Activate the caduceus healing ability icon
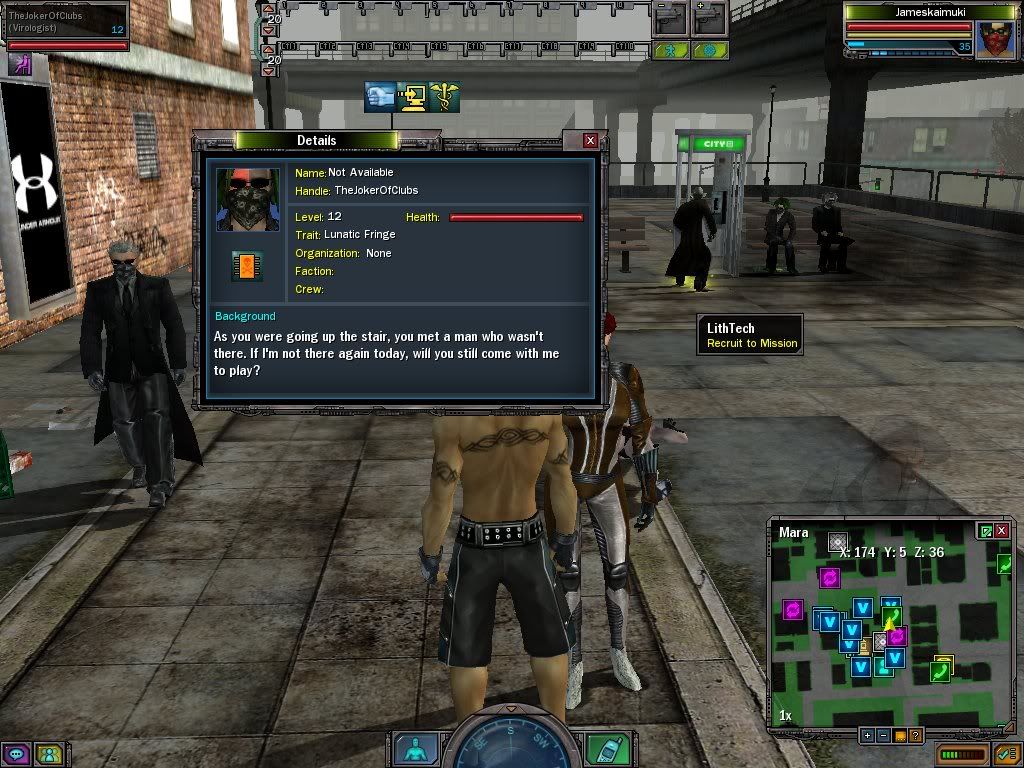The height and width of the screenshot is (768, 1024). pyautogui.click(x=443, y=96)
